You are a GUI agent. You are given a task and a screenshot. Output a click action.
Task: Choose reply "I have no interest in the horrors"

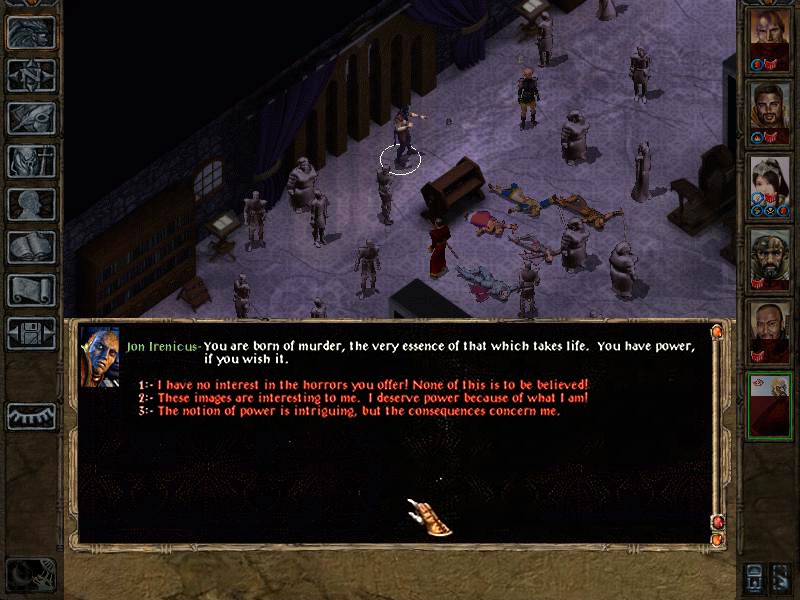[x=372, y=385]
